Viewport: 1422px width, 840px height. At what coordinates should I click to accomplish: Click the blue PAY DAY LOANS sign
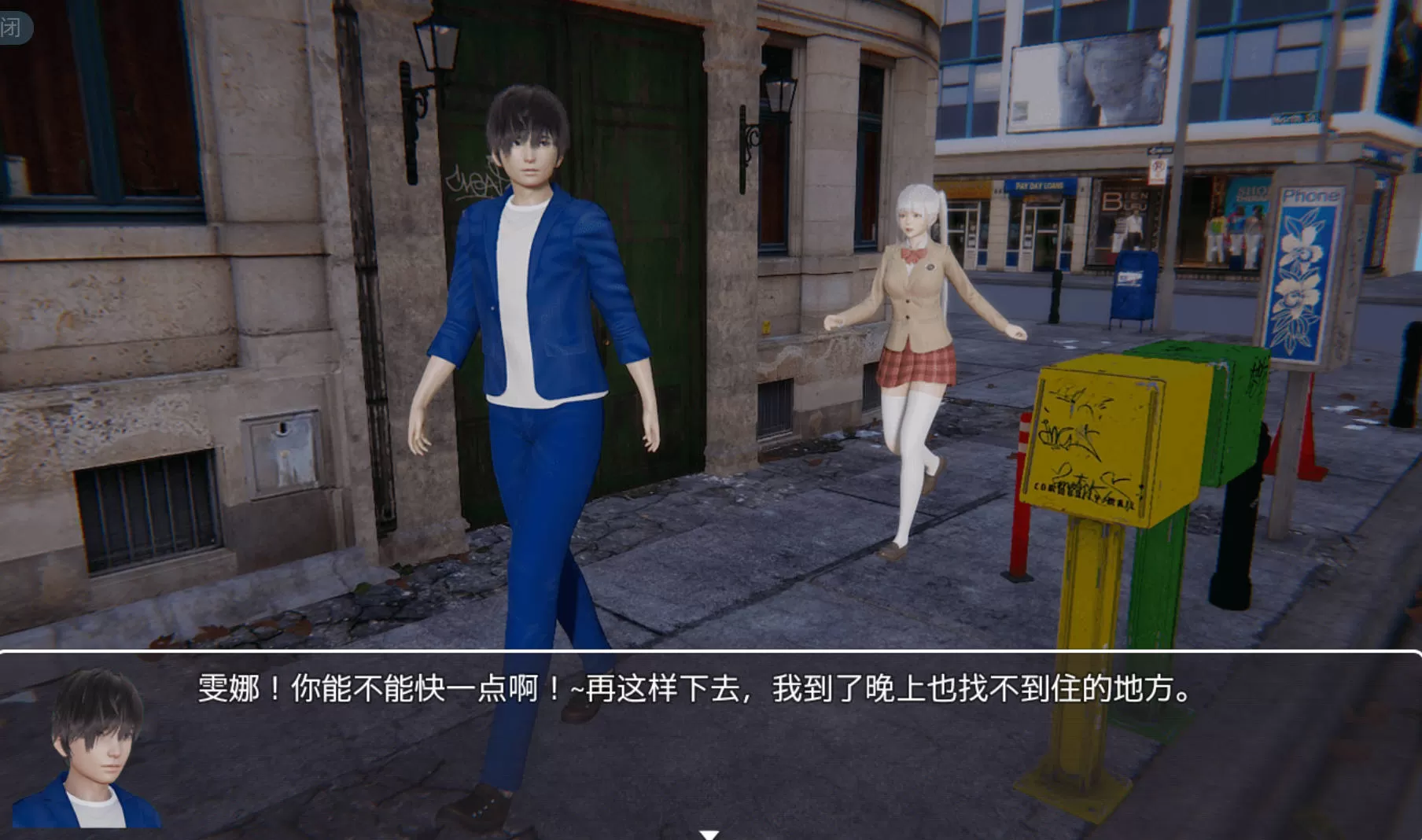coord(1038,186)
